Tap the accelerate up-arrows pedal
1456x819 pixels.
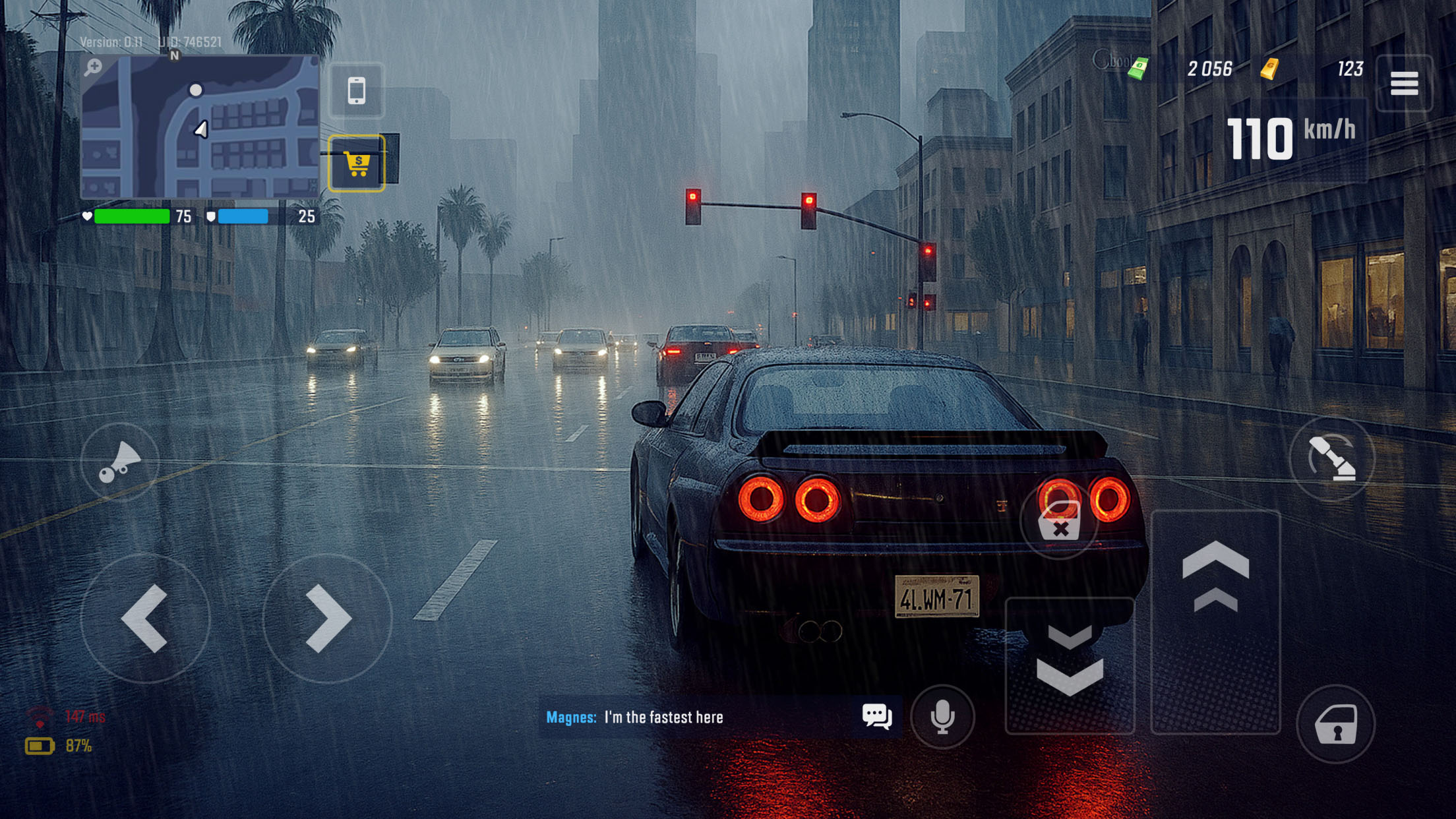tap(1215, 621)
